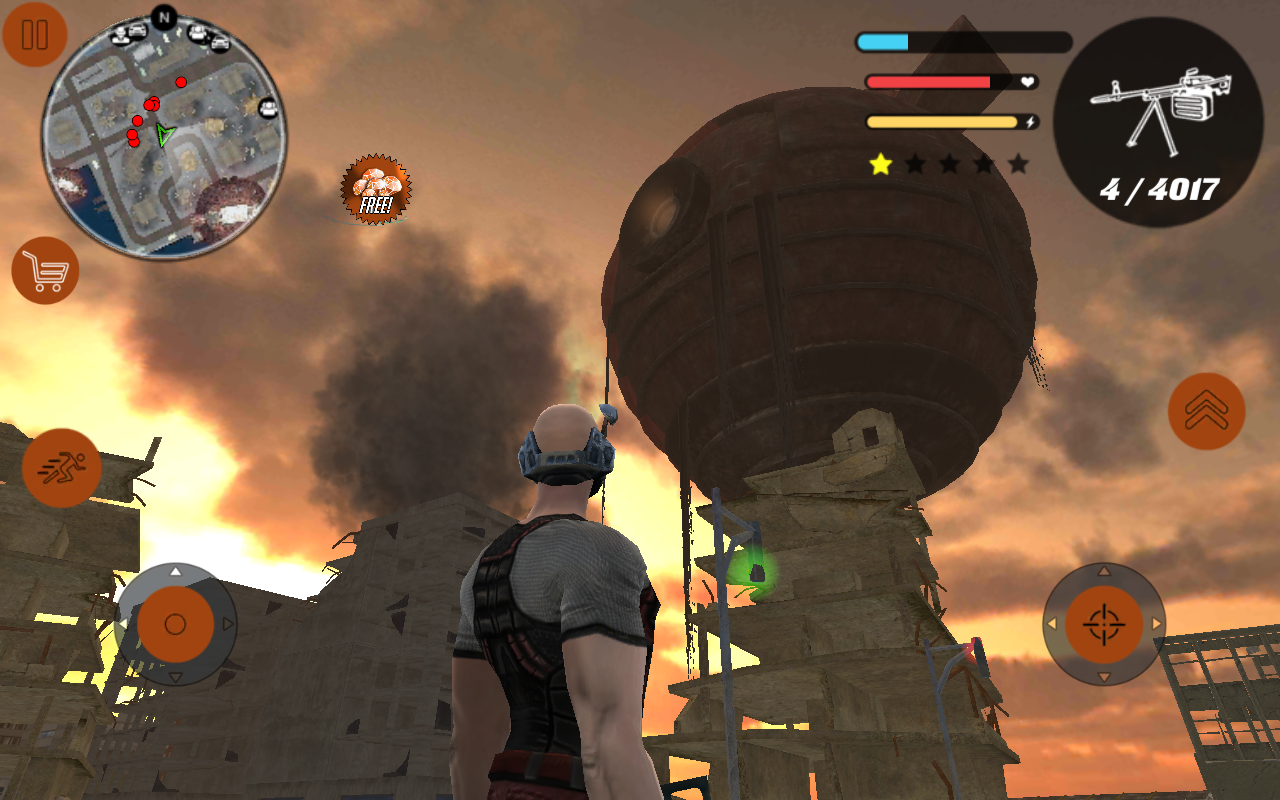Tap the double-chevron jump button
This screenshot has width=1280, height=800.
(x=1205, y=410)
